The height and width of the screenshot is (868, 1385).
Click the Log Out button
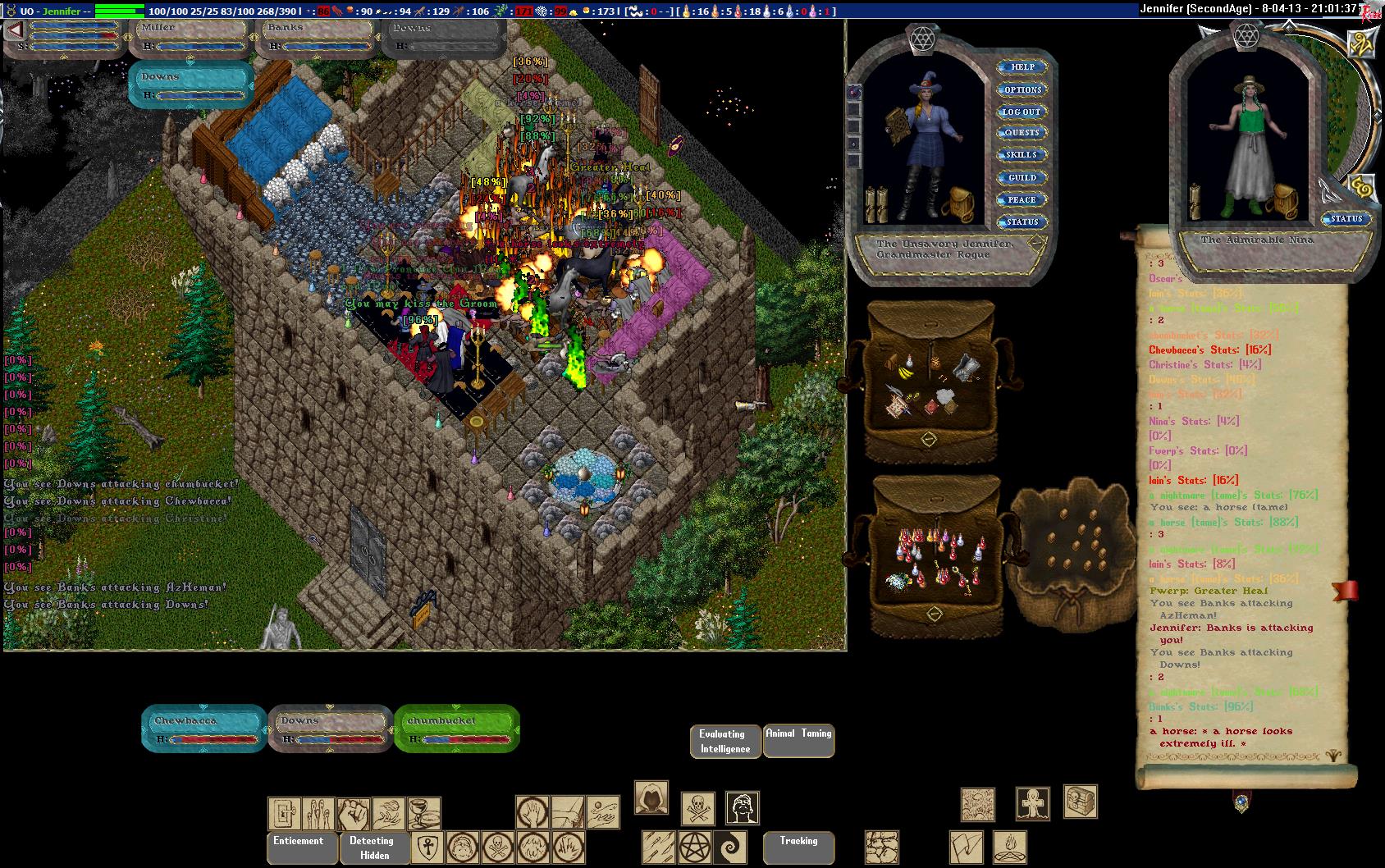coord(1022,112)
